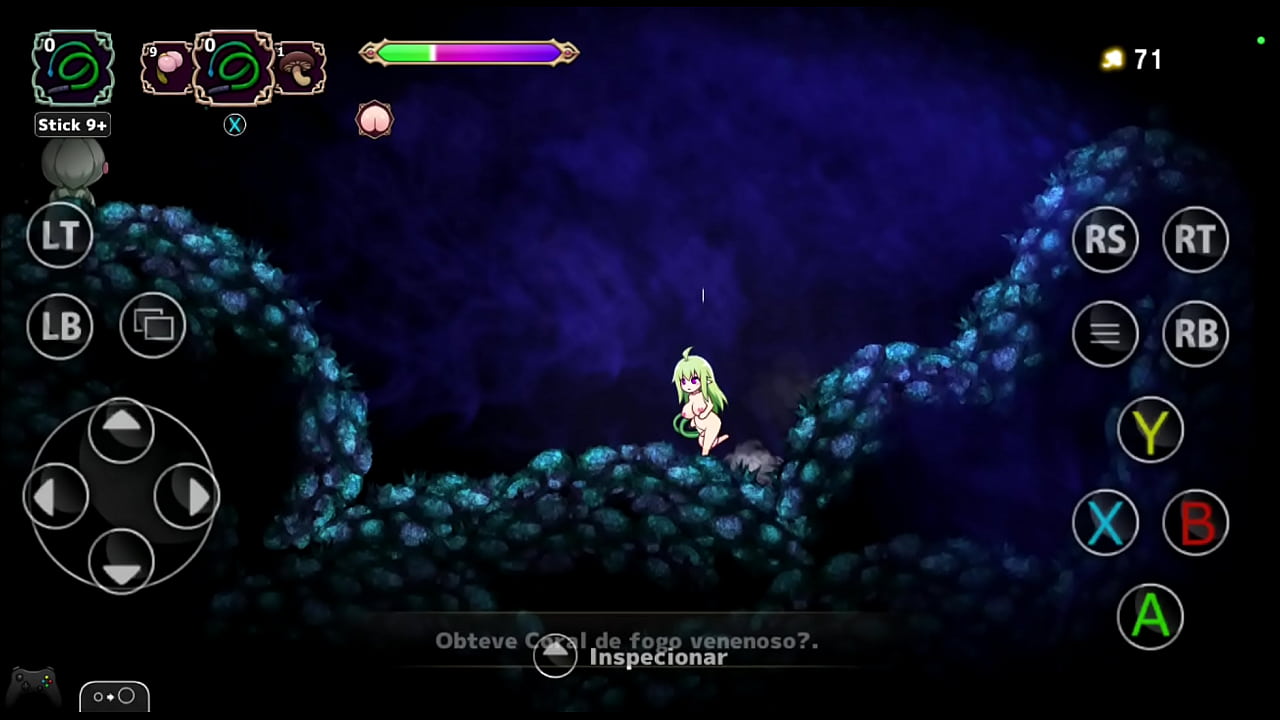Screen dimensions: 1280x720
Task: Select the brown mushroom item slot
Action: click(x=299, y=68)
